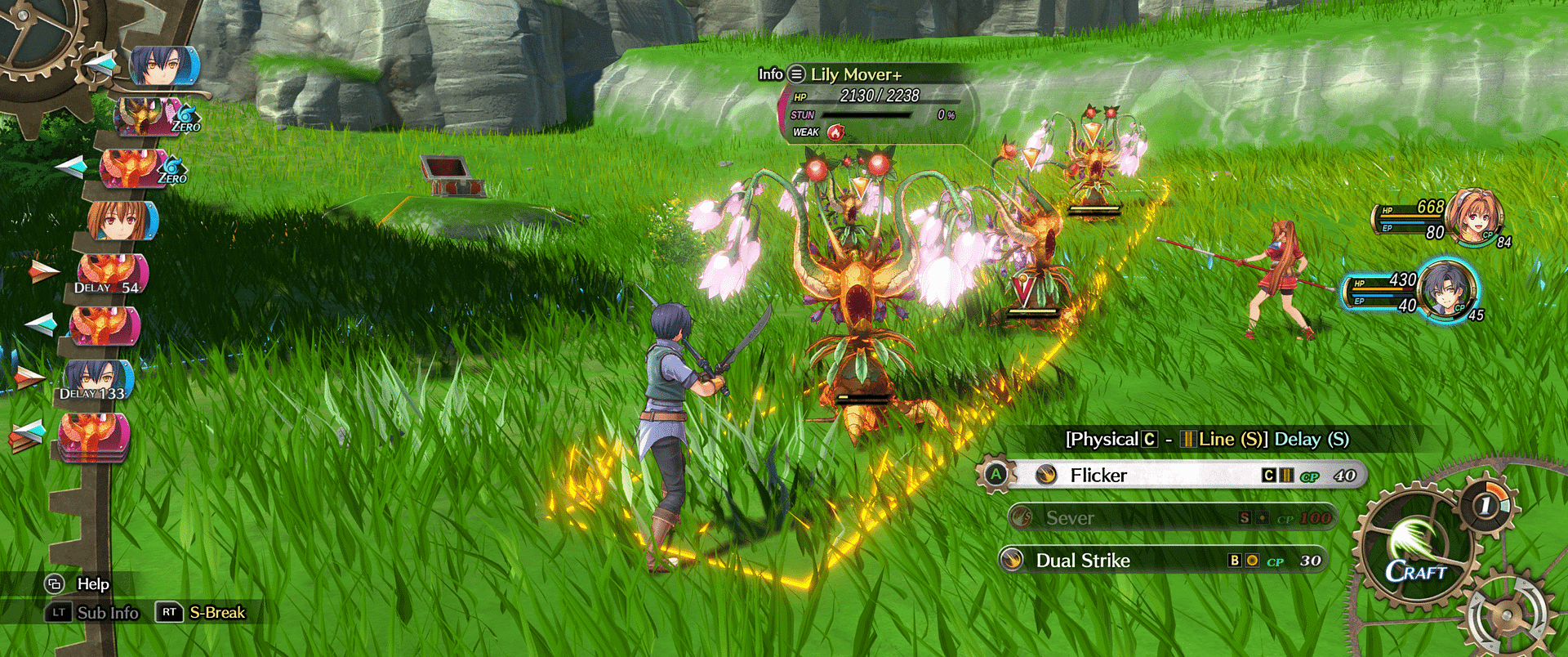Select the red-haired ally's status portrait
This screenshot has height=657, width=1568.
[x=1474, y=217]
